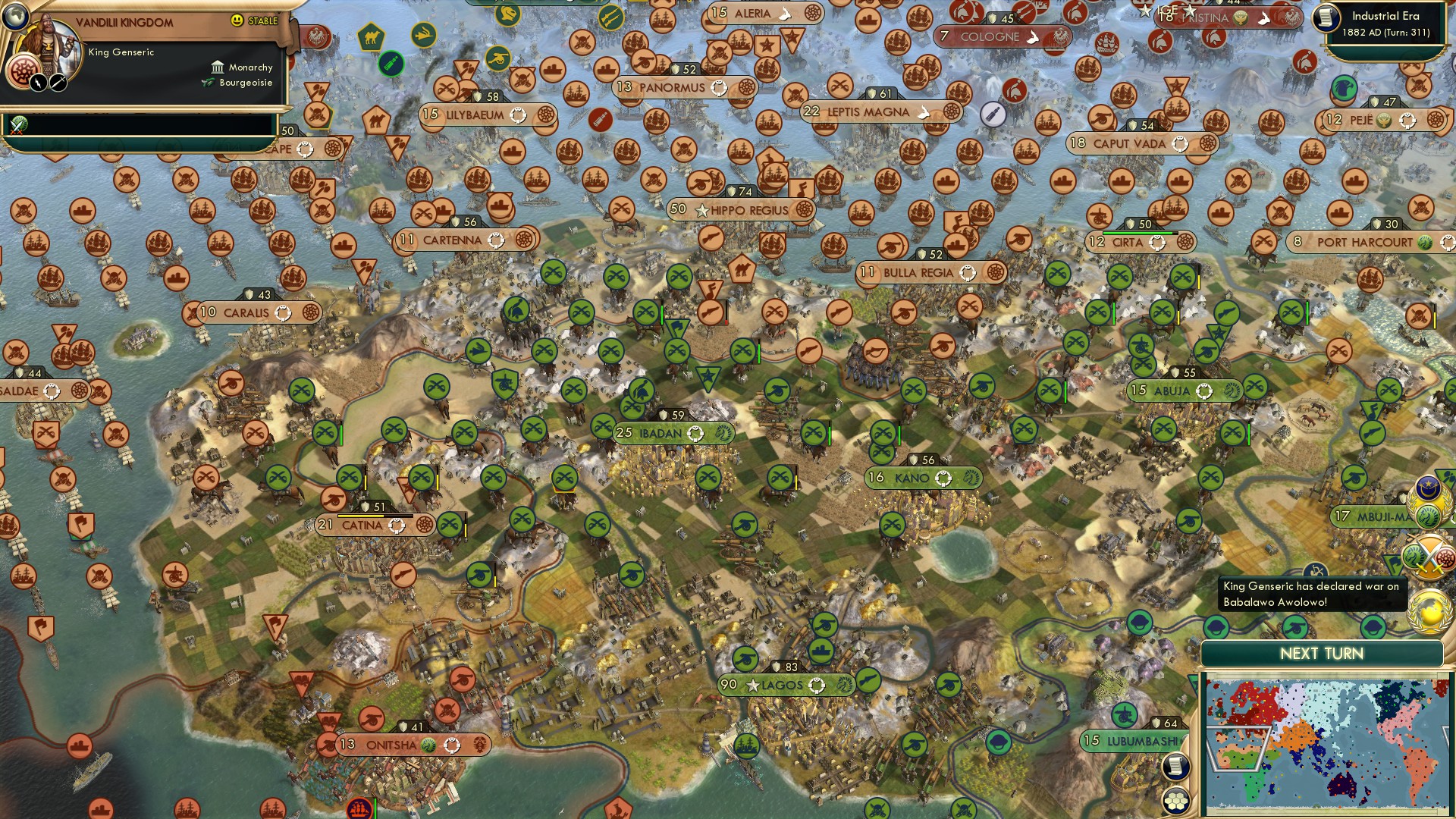Open the World Congress globe notification icon
Image resolution: width=1456 pixels, height=819 pixels.
1429,610
